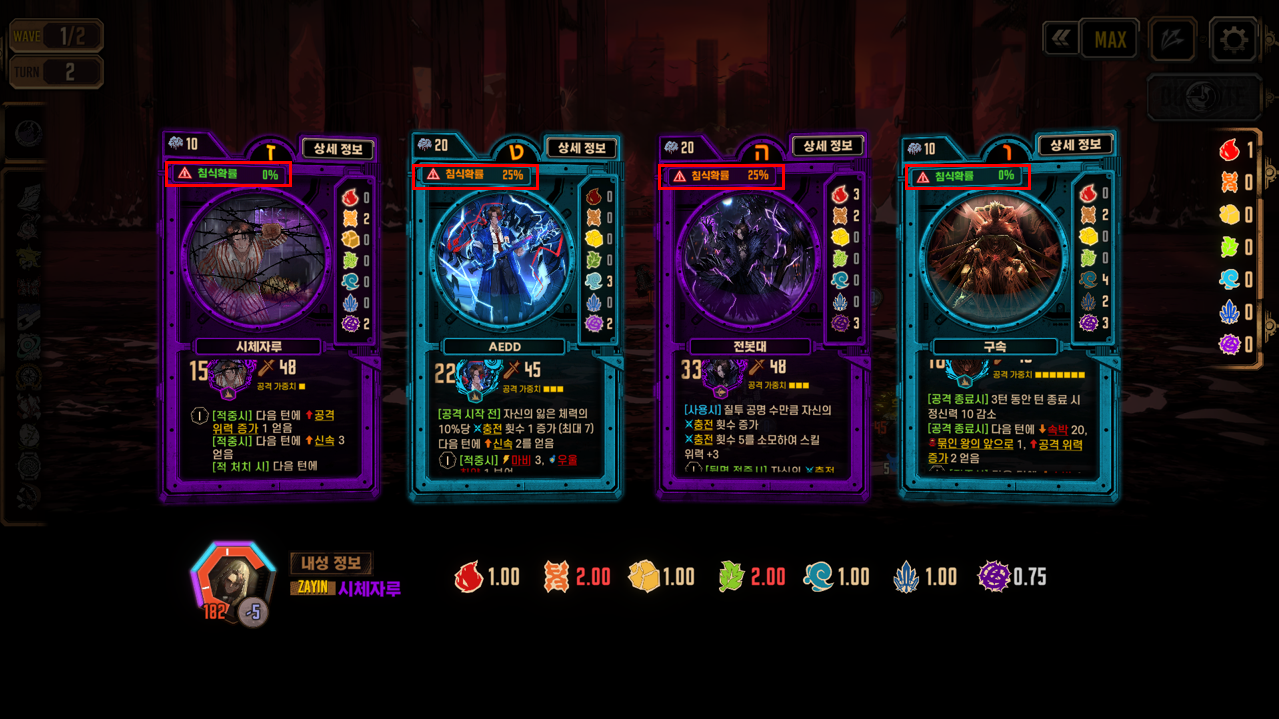This screenshot has width=1279, height=719.
Task: Click the MAX speed button
Action: point(1110,40)
